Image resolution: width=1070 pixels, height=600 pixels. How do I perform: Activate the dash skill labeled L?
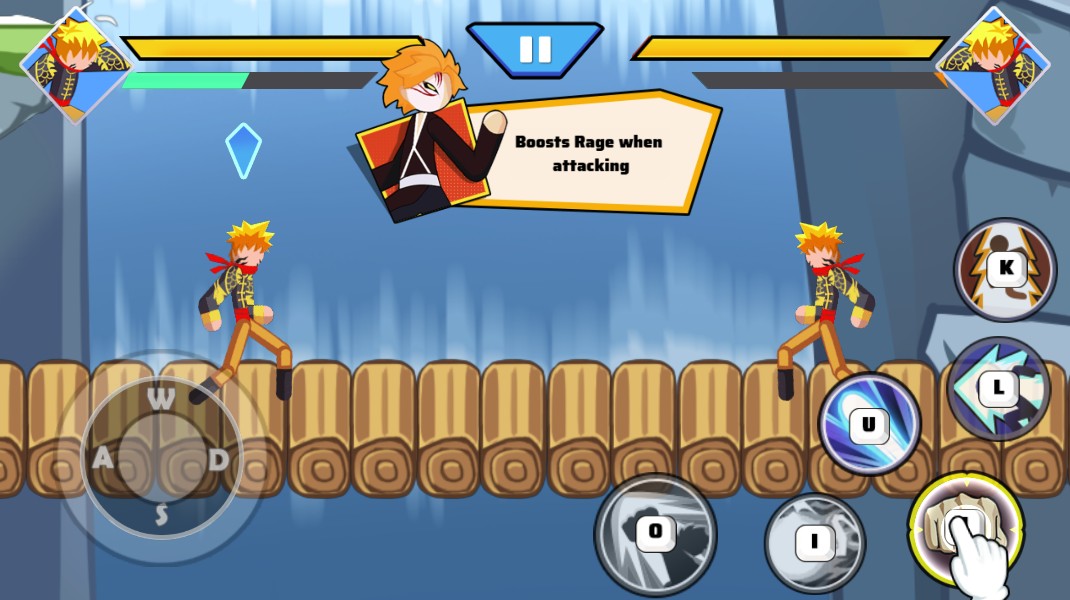click(x=998, y=388)
